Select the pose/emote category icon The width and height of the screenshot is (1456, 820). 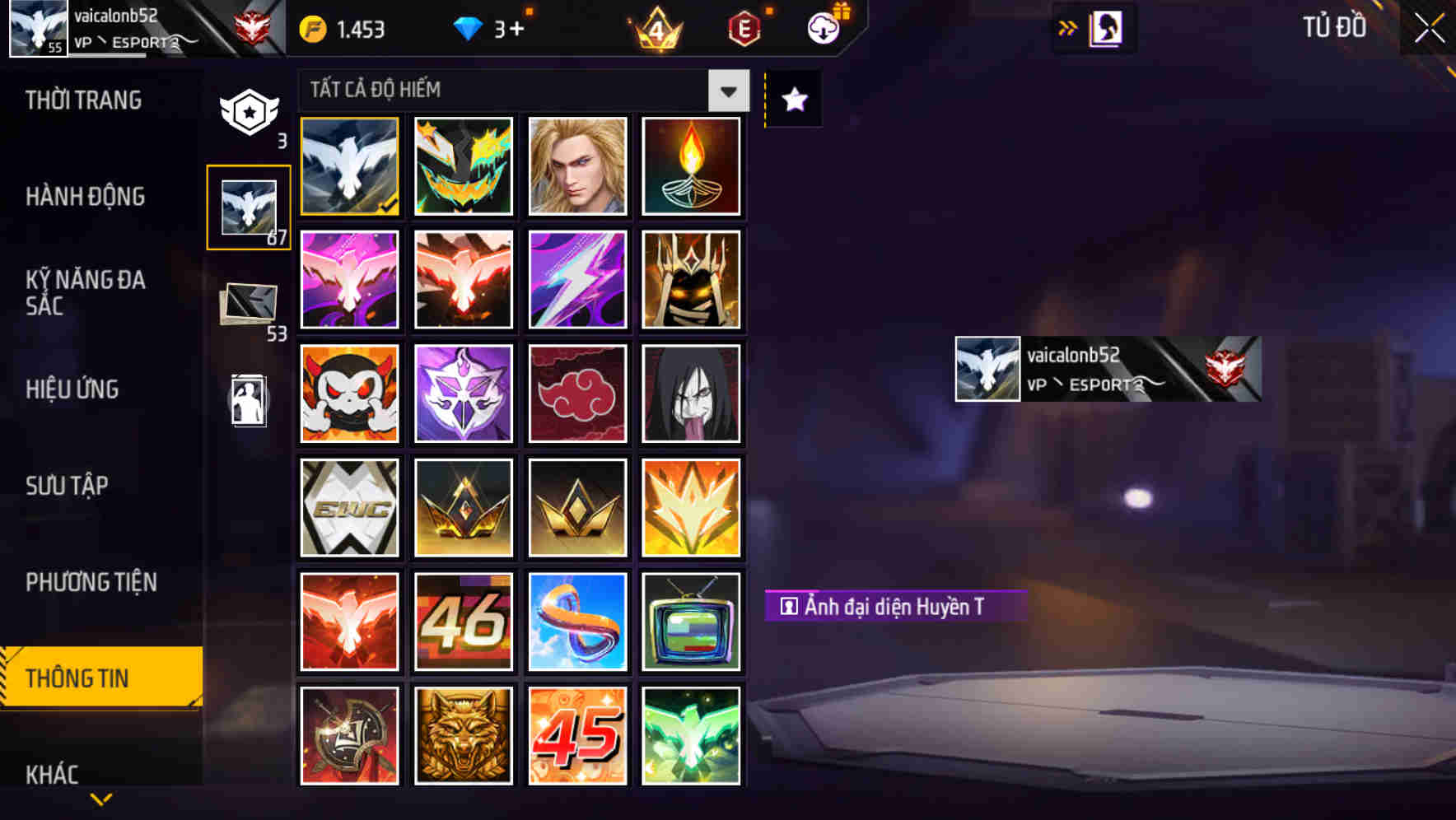(249, 401)
